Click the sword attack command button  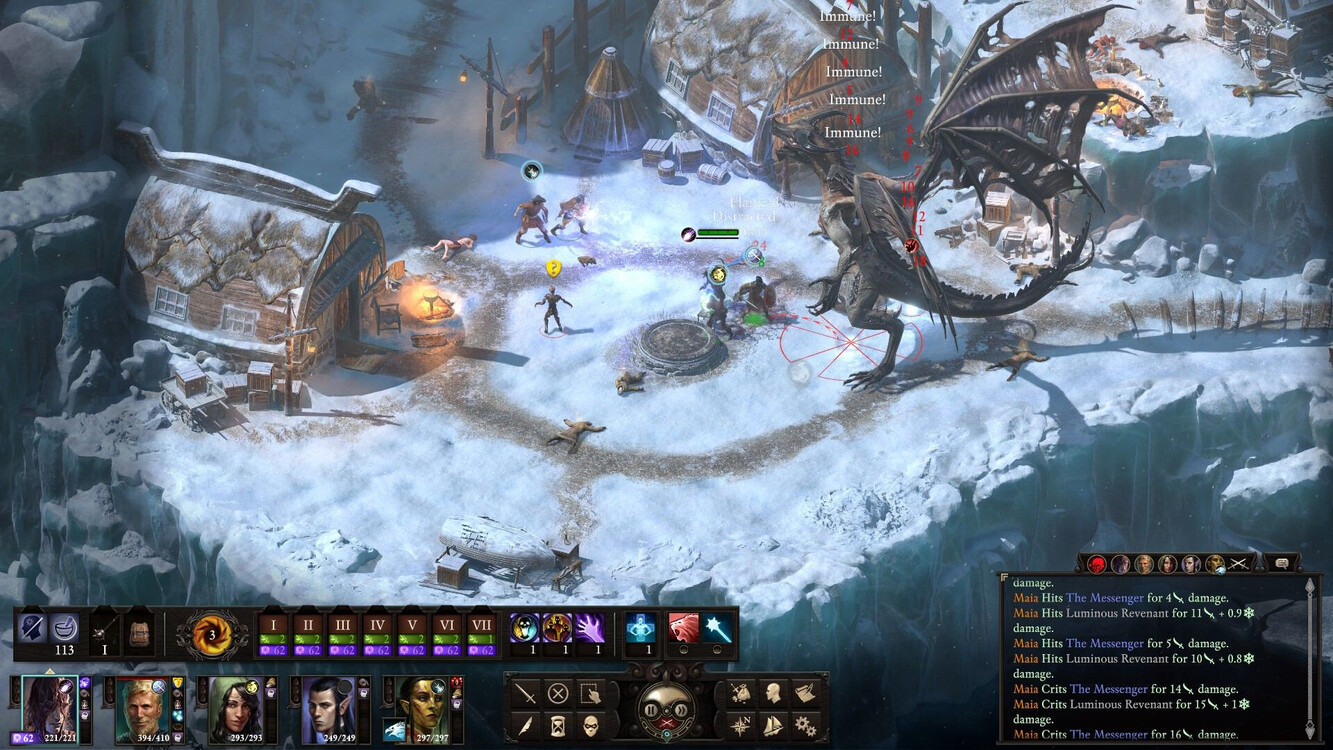click(527, 694)
